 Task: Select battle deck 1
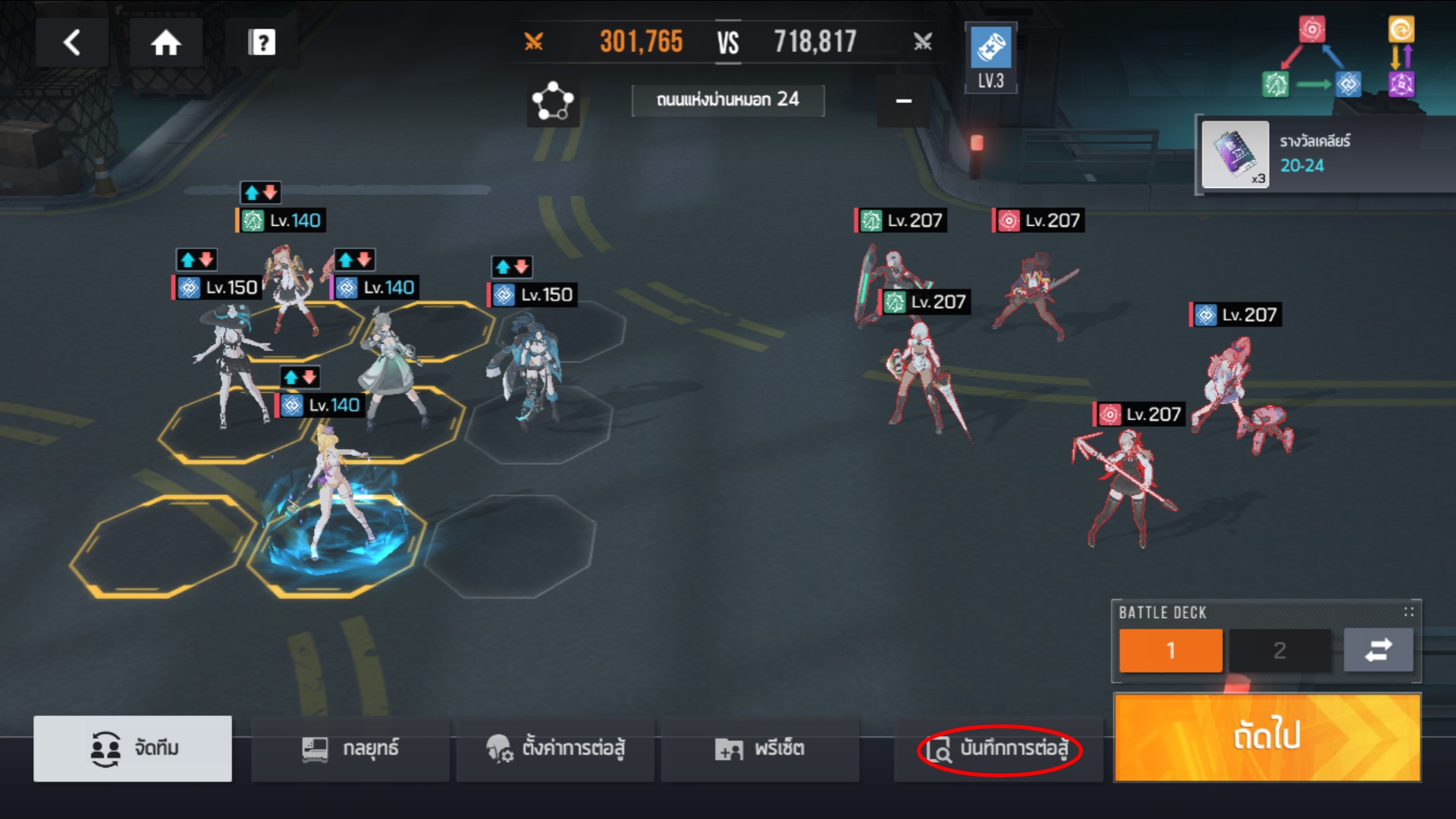tap(1170, 650)
